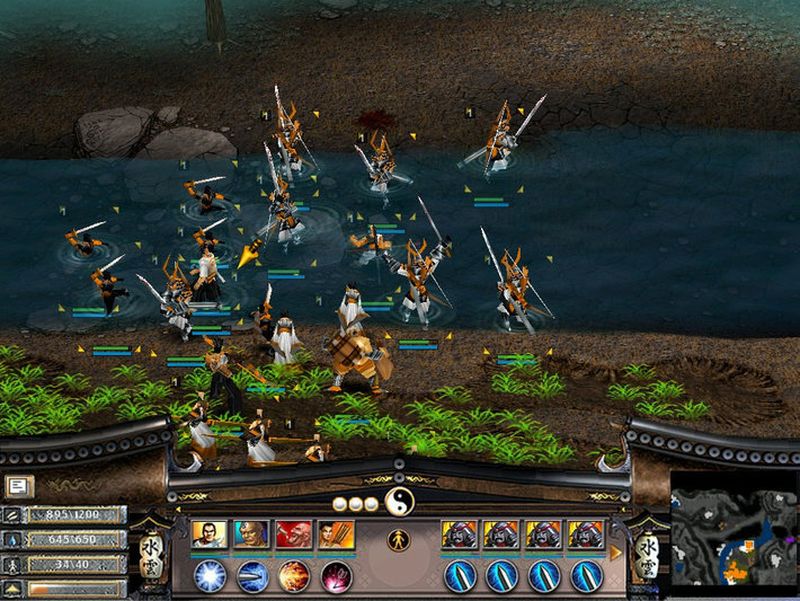Image resolution: width=800 pixels, height=601 pixels.
Task: Use the blue projectile ability
Action: pos(252,576)
